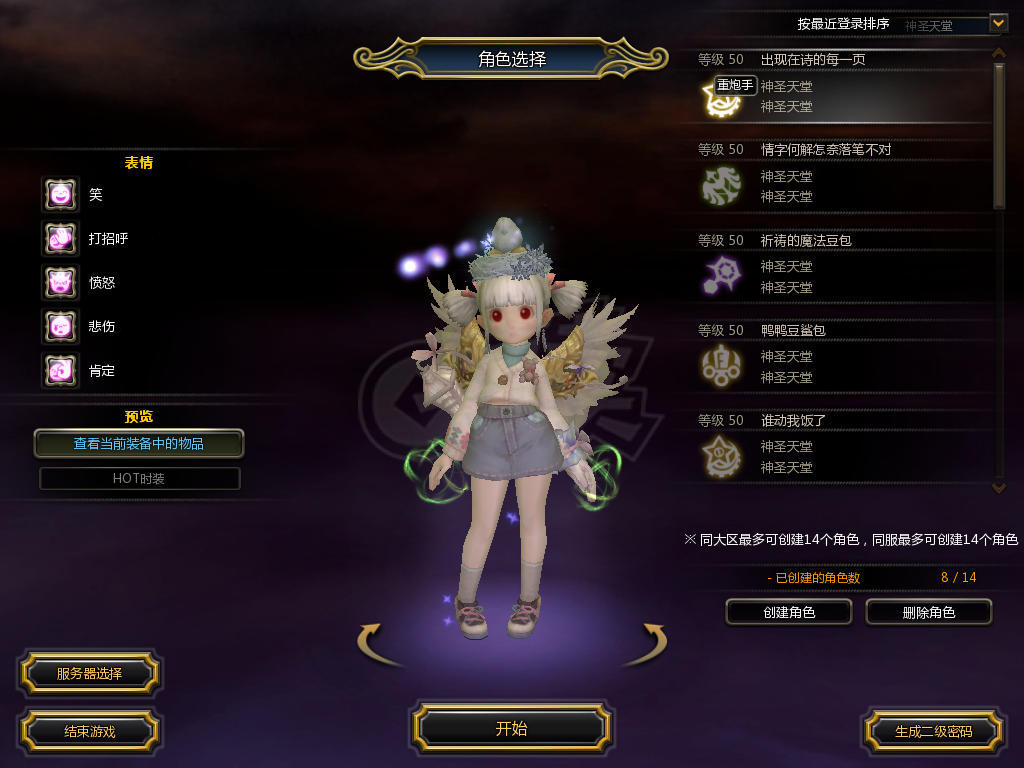Click 查看当前装备中的物品 preview button
This screenshot has width=1024, height=768.
139,443
